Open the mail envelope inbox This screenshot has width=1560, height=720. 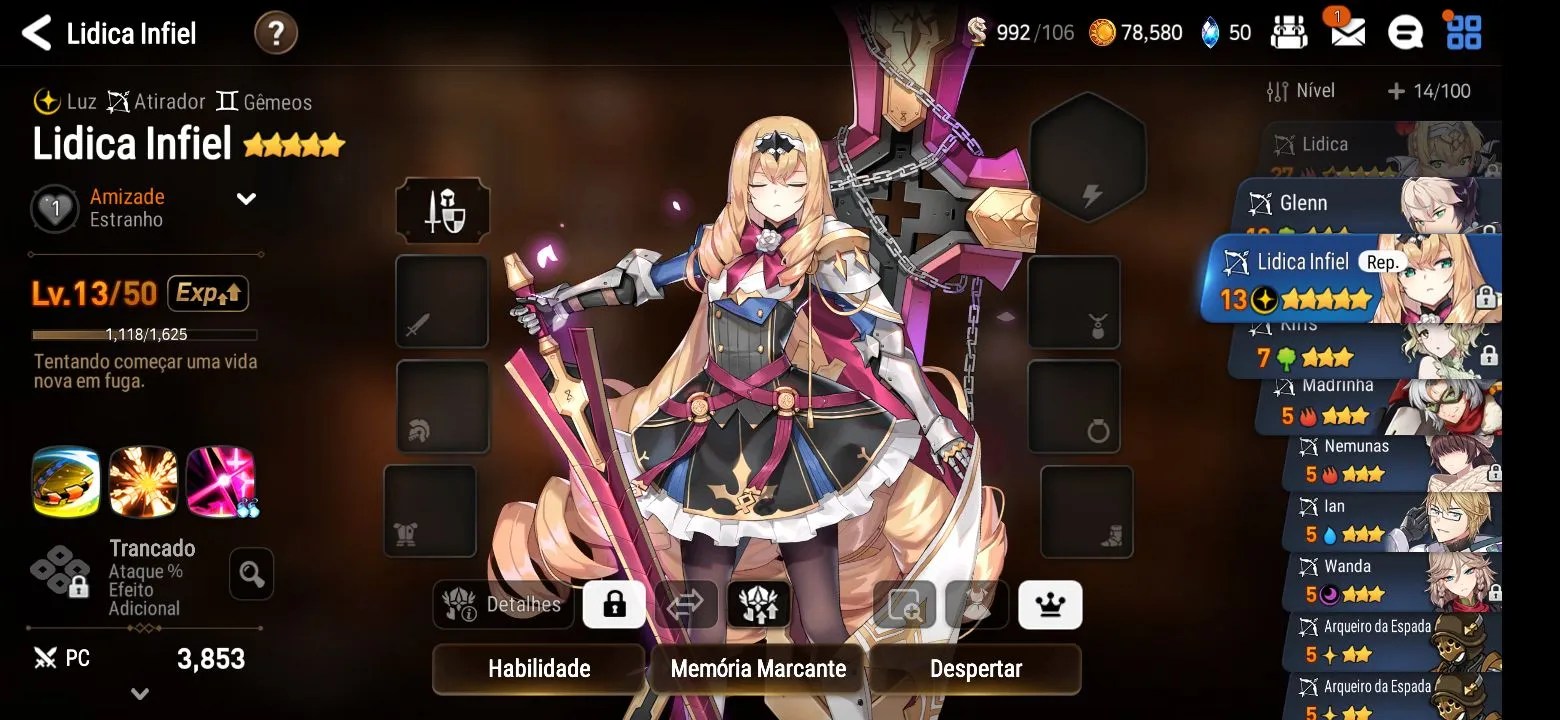(x=1347, y=34)
